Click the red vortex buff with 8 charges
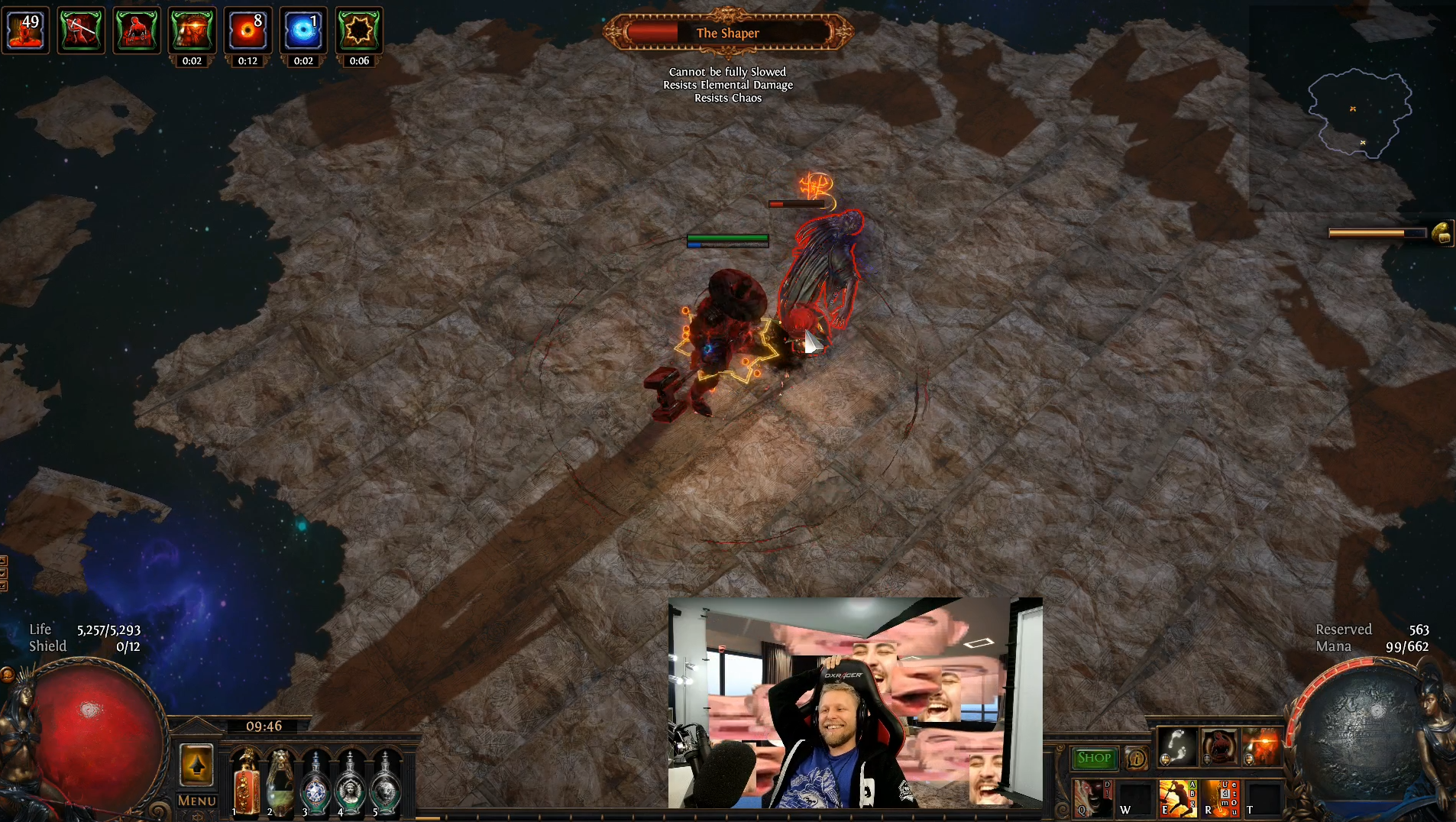Screen dimensions: 1456x822 [248, 31]
